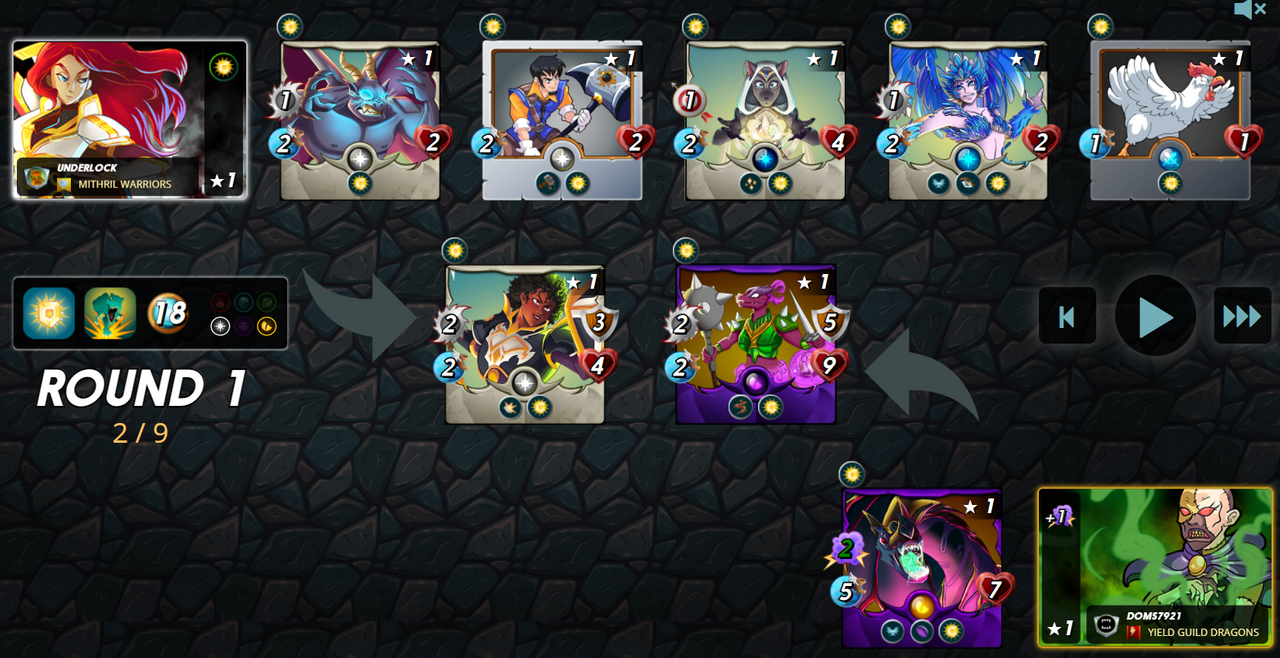Select the blue horned ogre card
1280x658 pixels.
[x=360, y=120]
